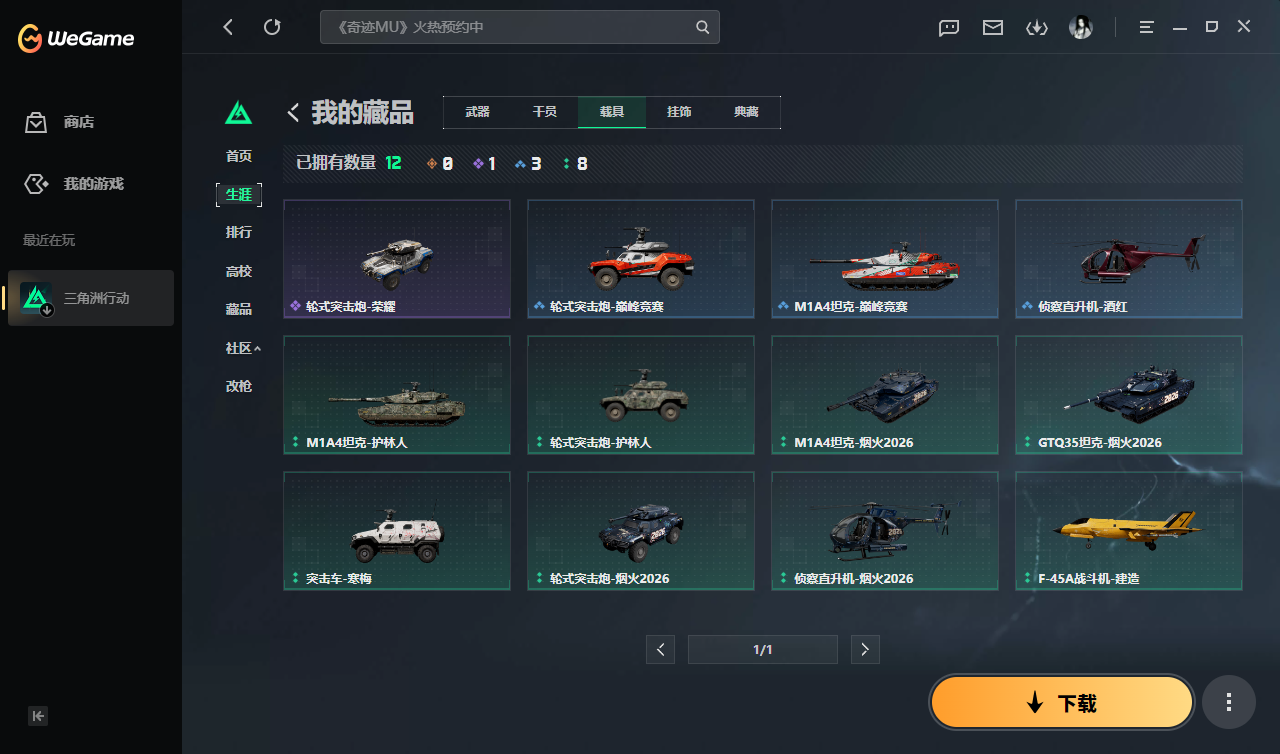The width and height of the screenshot is (1280, 754).
Task: Open the search magnifier in search bar
Action: click(x=702, y=28)
